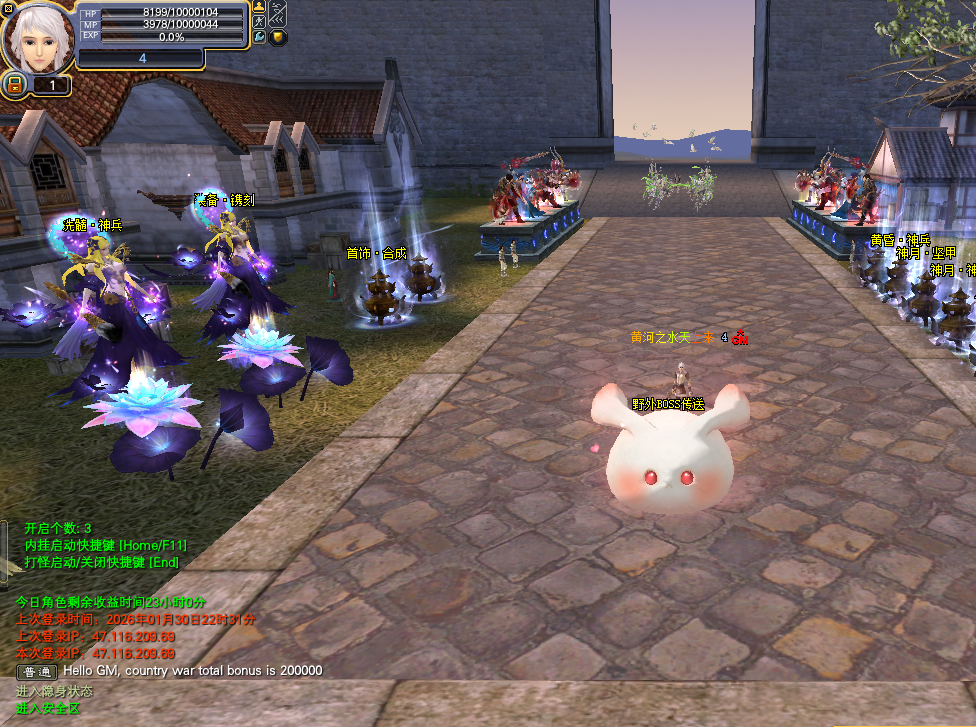Open the blue wrench settings icon
This screenshot has width=976, height=727.
click(260, 37)
